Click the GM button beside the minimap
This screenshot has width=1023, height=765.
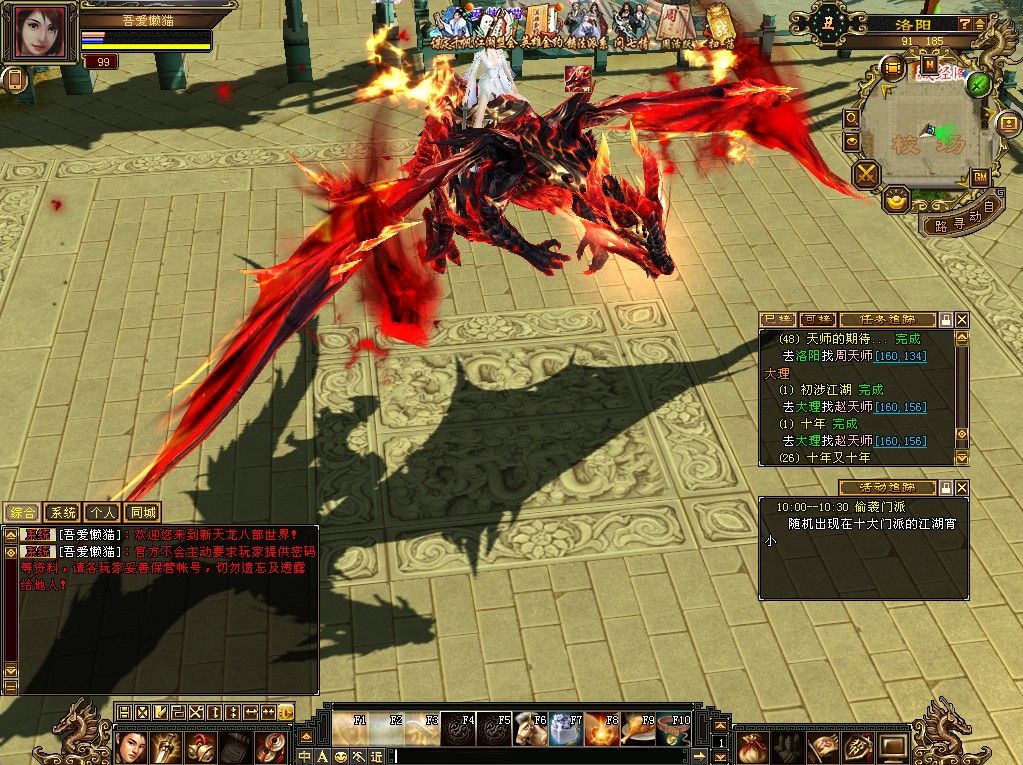pyautogui.click(x=980, y=177)
